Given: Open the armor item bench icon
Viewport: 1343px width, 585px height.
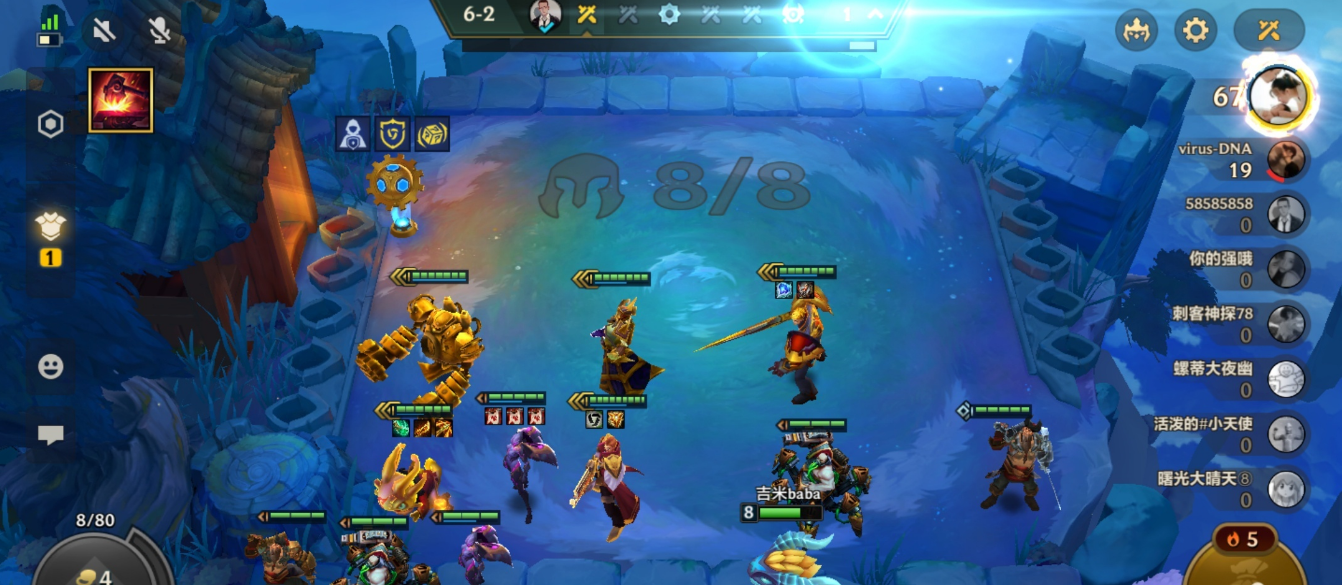Looking at the screenshot, I should pyautogui.click(x=51, y=228).
